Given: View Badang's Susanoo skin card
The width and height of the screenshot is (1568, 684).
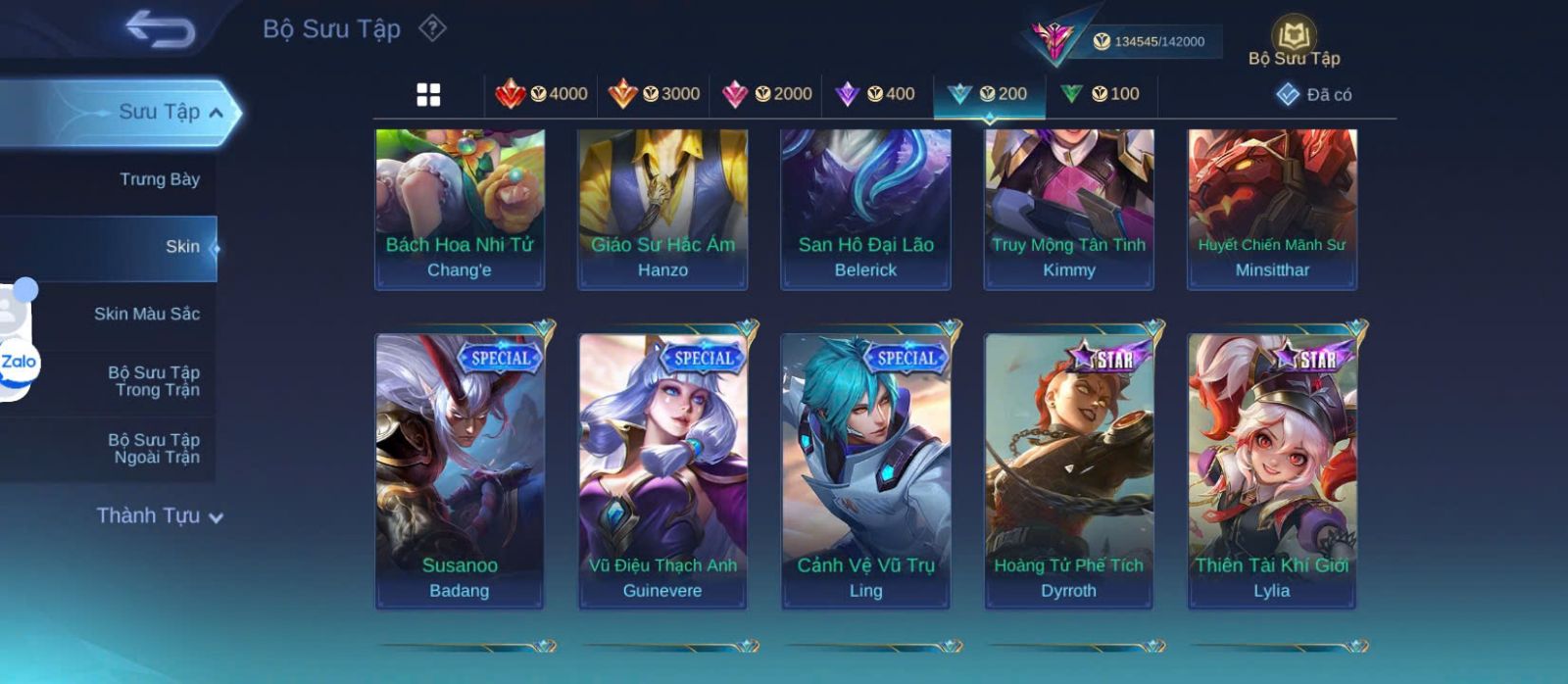Looking at the screenshot, I should click(460, 468).
